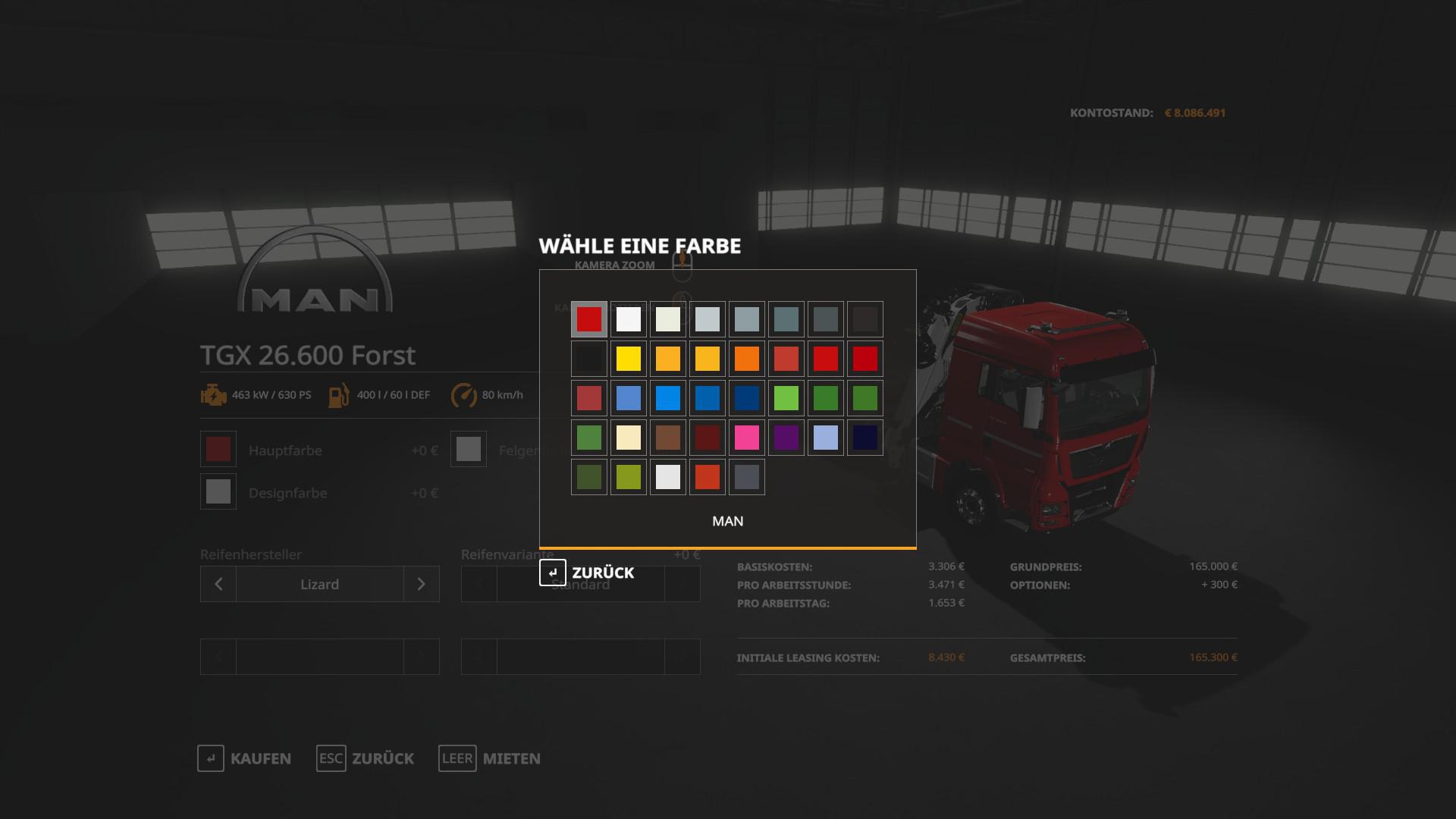The height and width of the screenshot is (819, 1456).
Task: Click ZURÜCK below the color grid
Action: coord(587,573)
